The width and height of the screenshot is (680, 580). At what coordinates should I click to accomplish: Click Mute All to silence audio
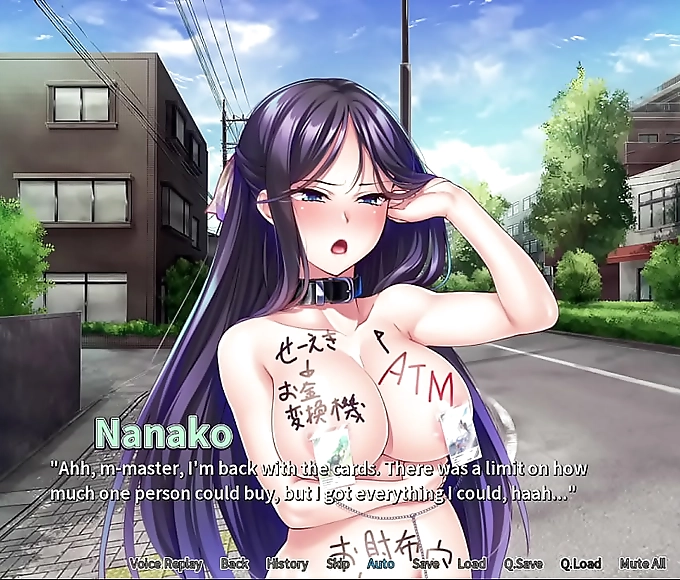click(x=643, y=564)
